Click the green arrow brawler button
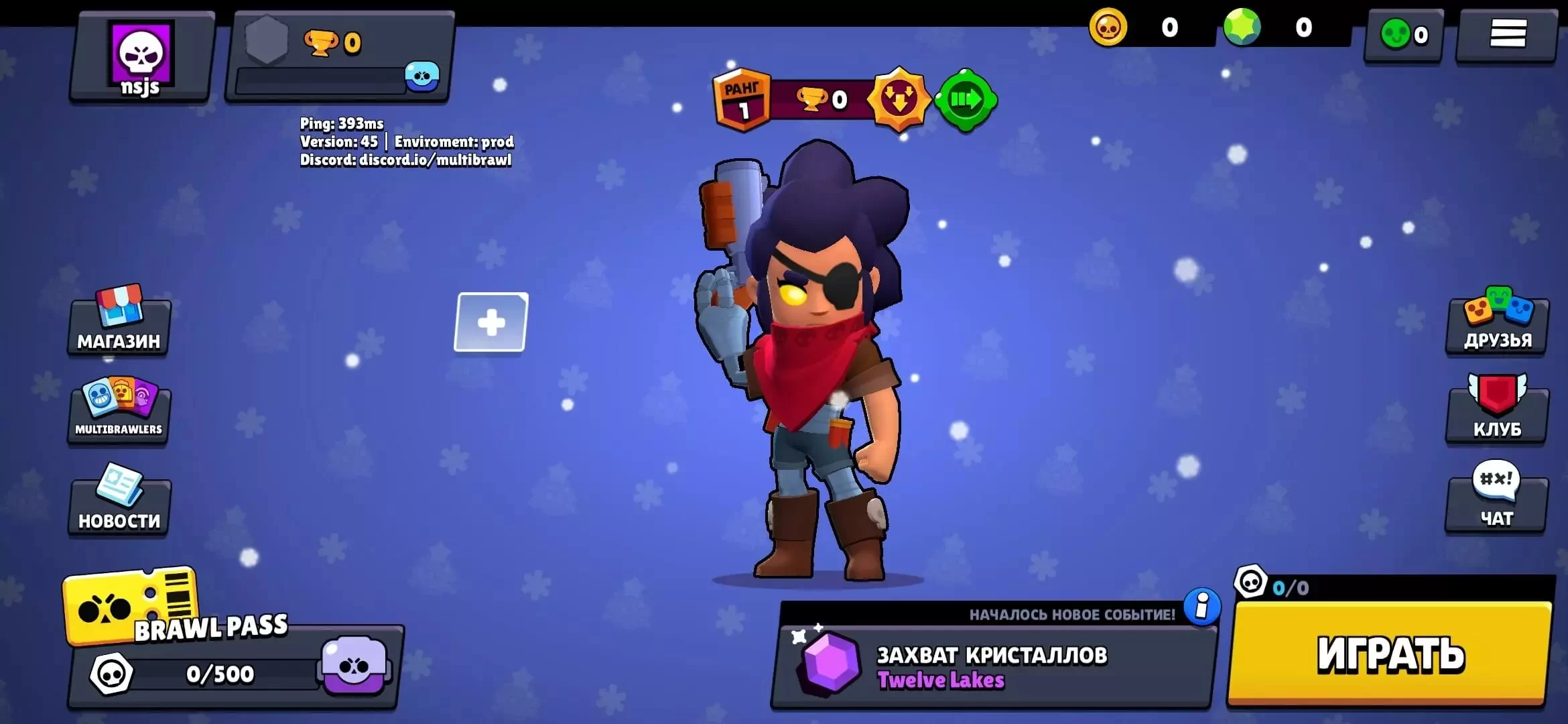1568x724 pixels. click(965, 101)
